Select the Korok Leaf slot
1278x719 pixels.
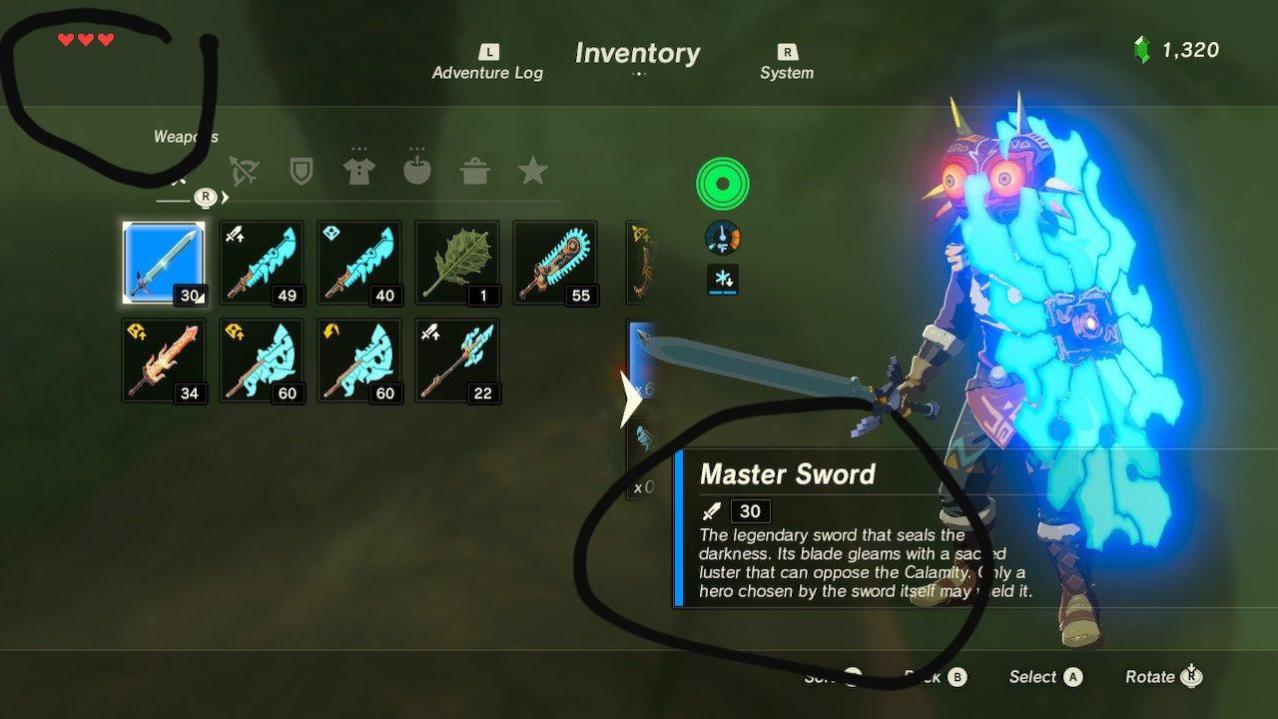pyautogui.click(x=457, y=263)
